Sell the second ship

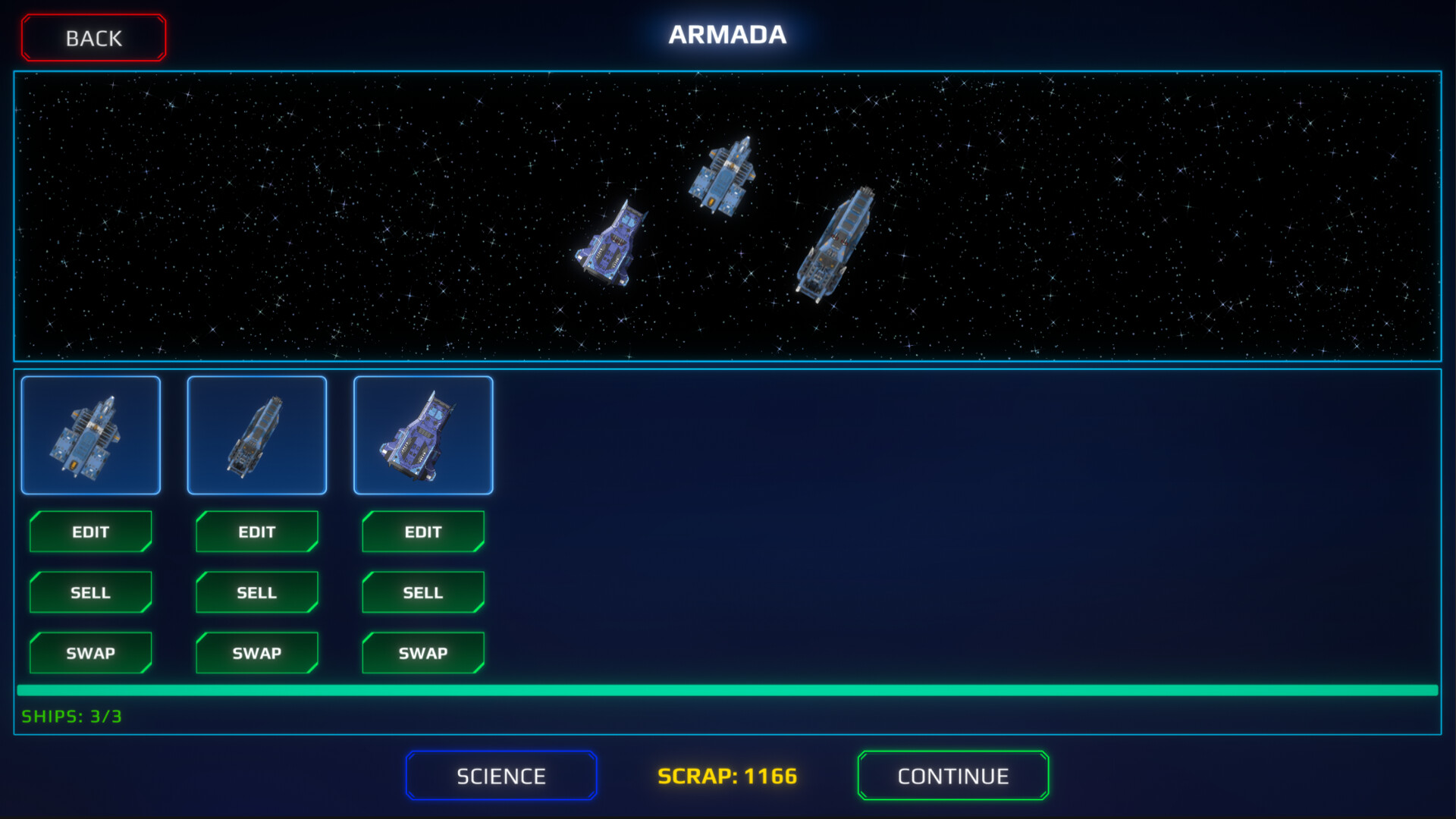(256, 592)
